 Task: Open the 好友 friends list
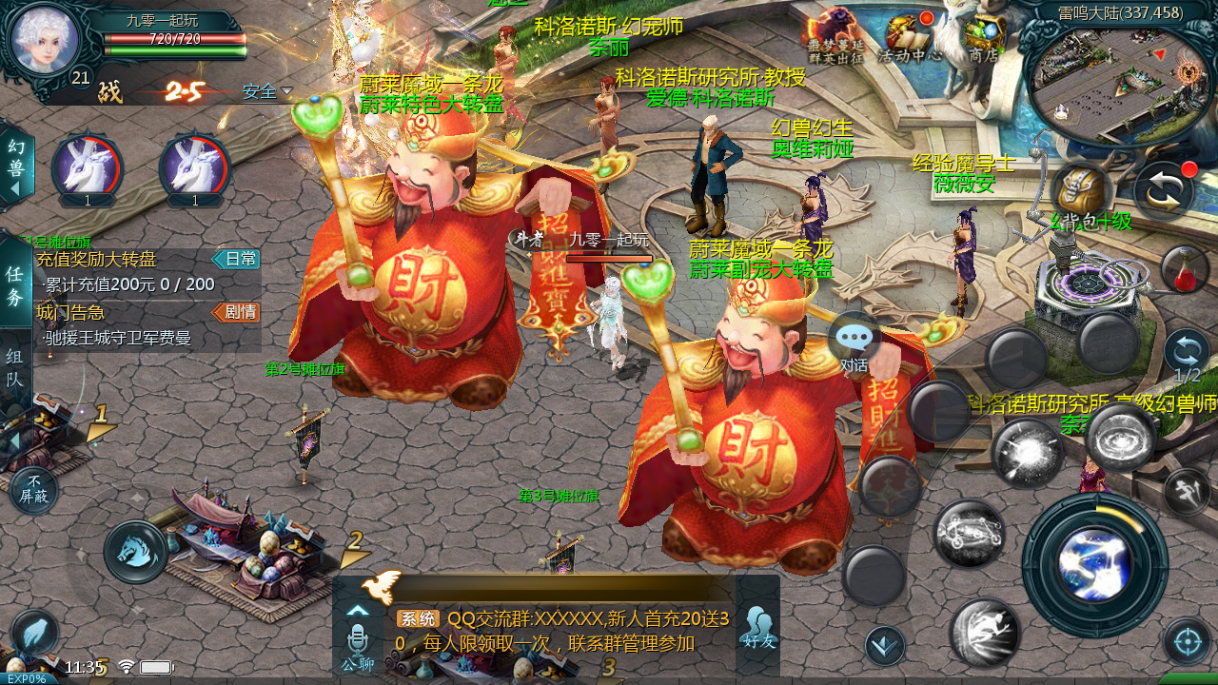[x=759, y=626]
